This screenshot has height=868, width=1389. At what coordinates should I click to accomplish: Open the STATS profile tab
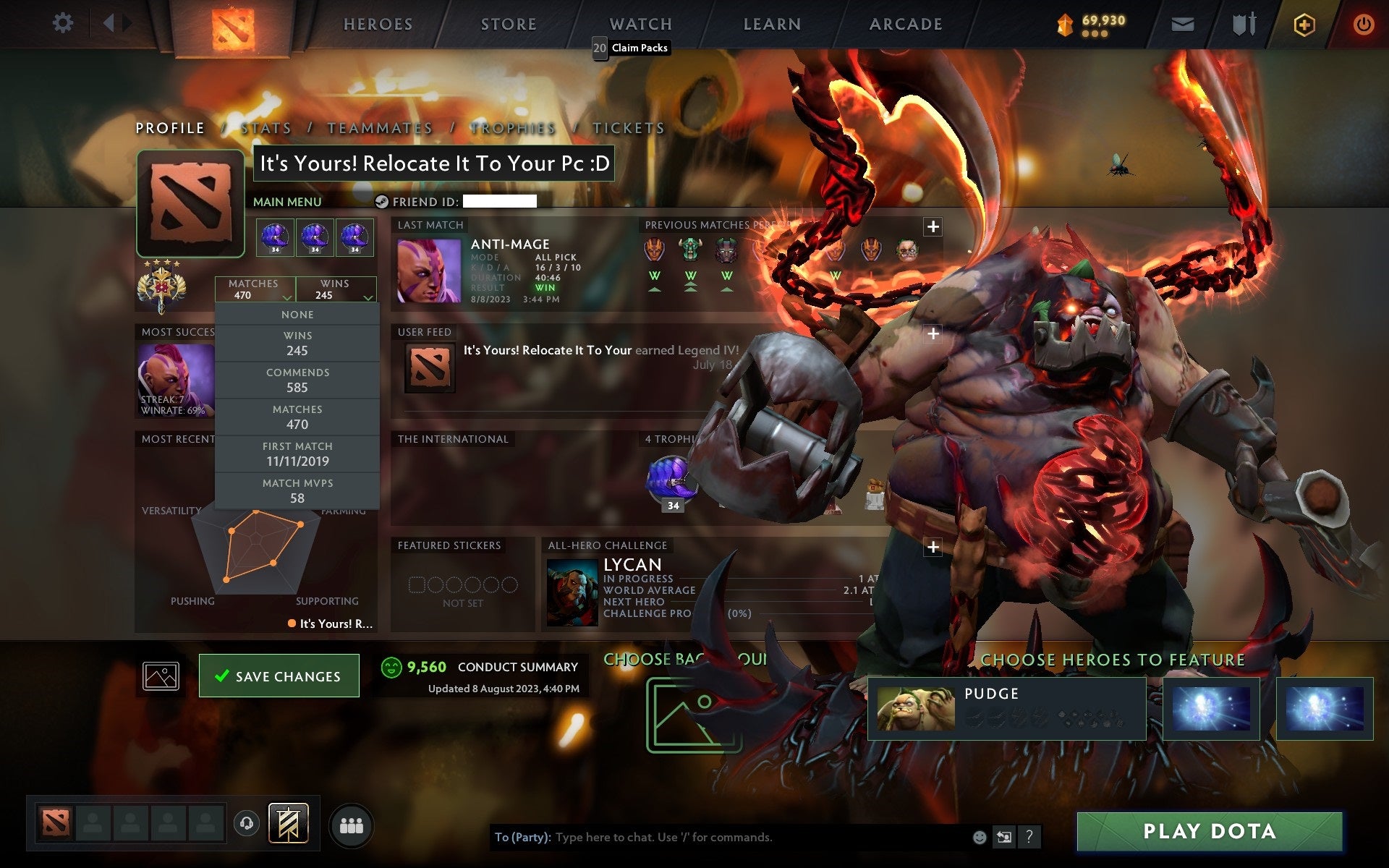coord(266,127)
